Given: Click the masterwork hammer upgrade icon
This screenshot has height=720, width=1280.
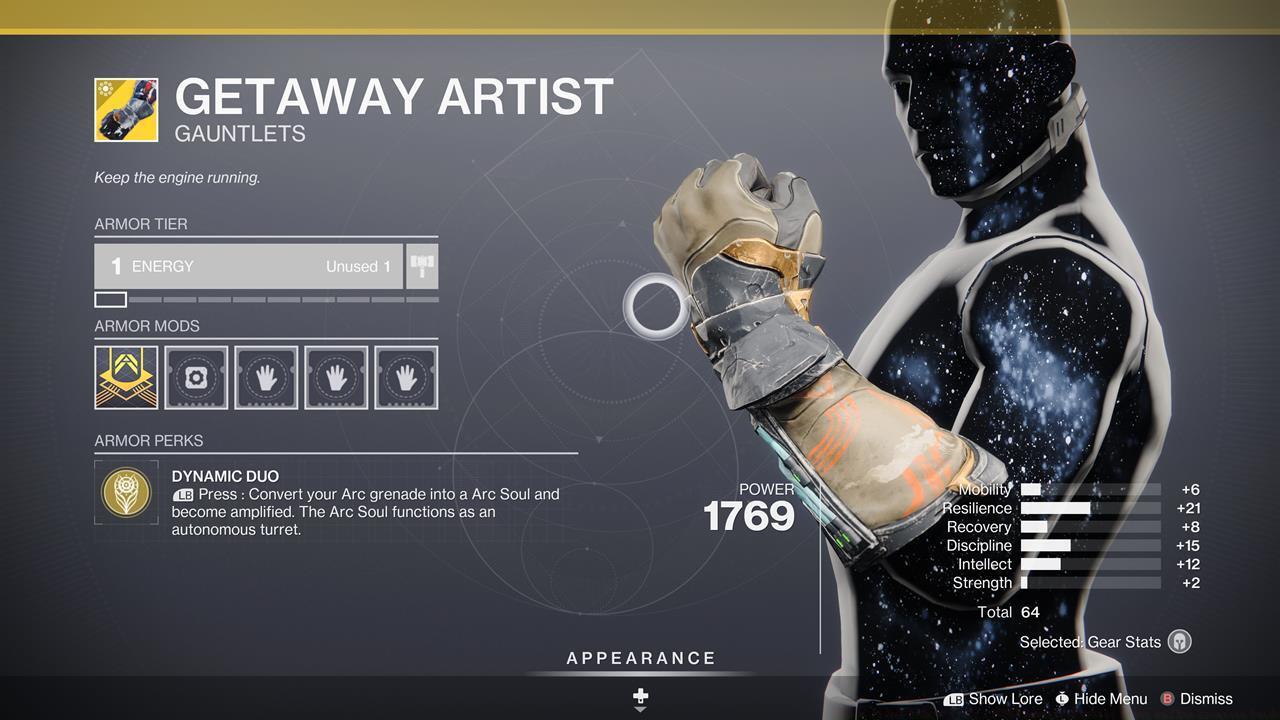Looking at the screenshot, I should (x=421, y=265).
